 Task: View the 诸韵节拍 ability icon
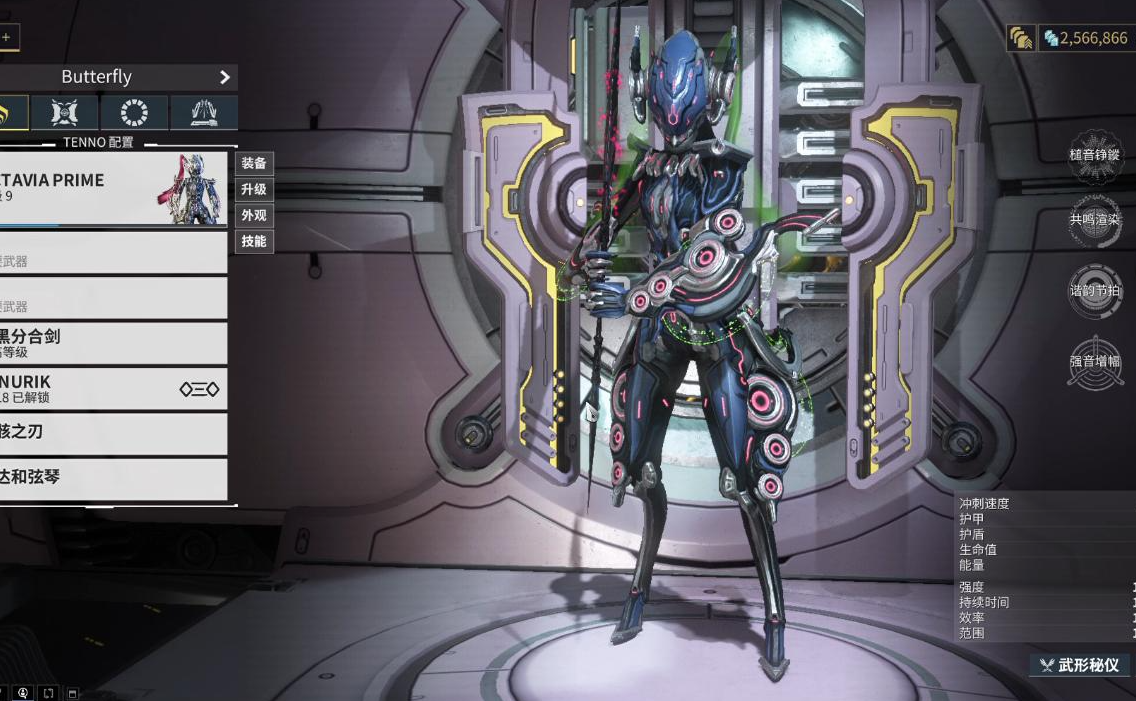click(x=1095, y=291)
